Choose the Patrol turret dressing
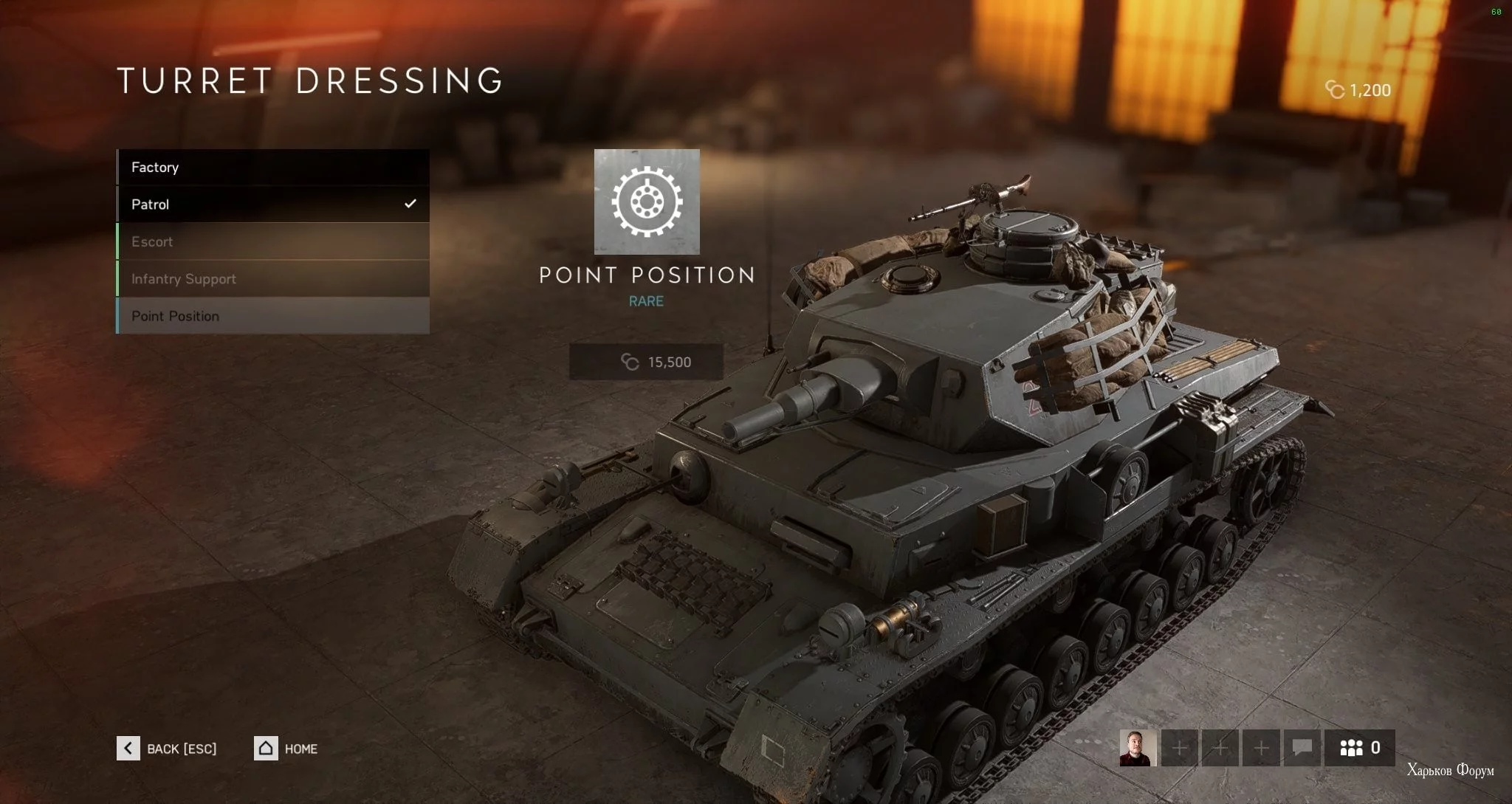1512x804 pixels. pos(272,205)
